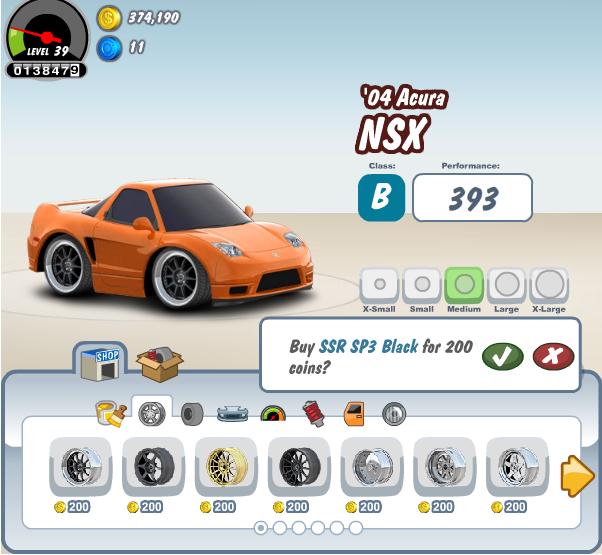
Task: Click the gold coins balance icon
Action: 109,17
